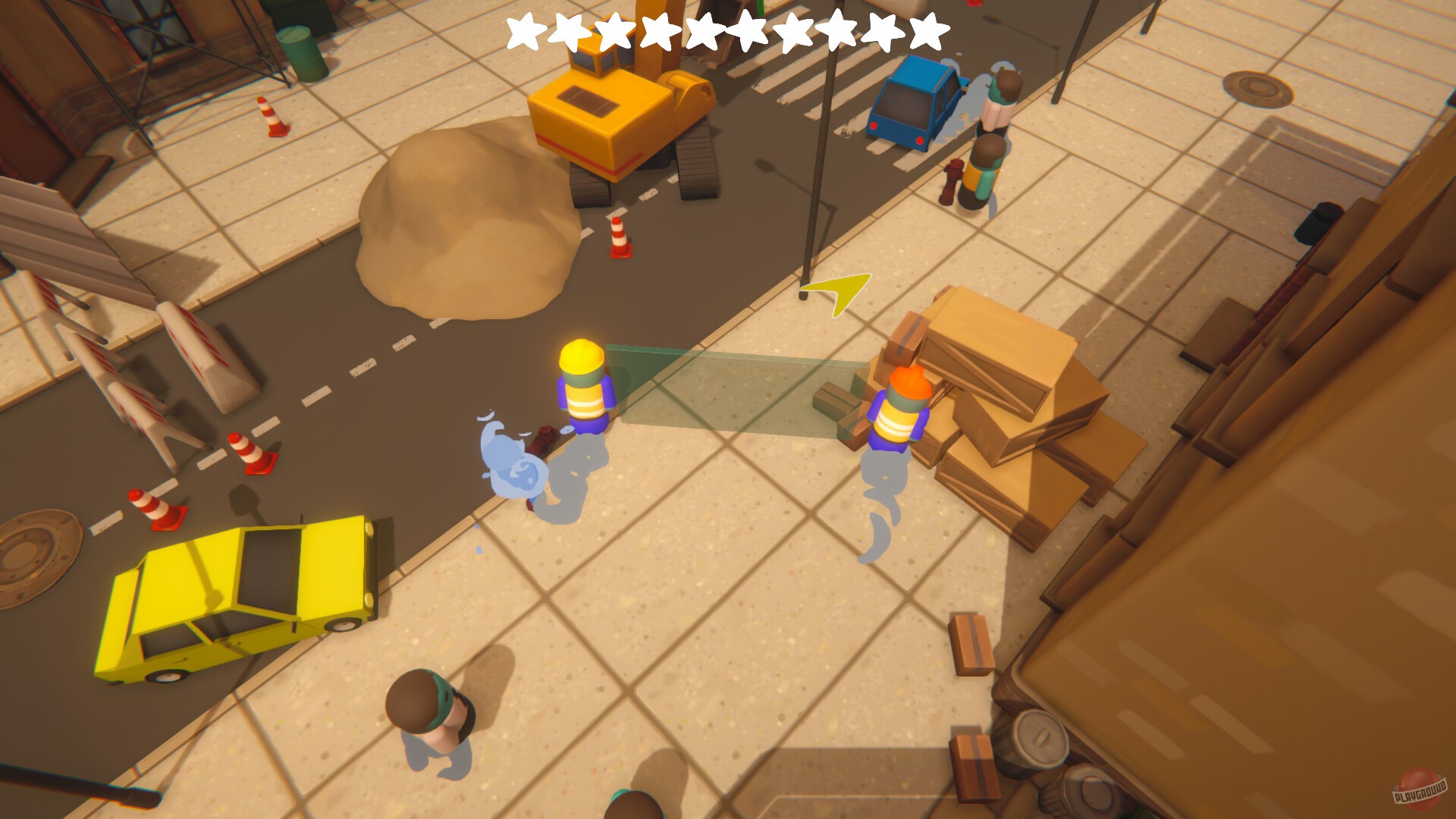Screen dimensions: 1456x819
Task: Click the green trash can on the scaffolding
Action: [x=300, y=49]
